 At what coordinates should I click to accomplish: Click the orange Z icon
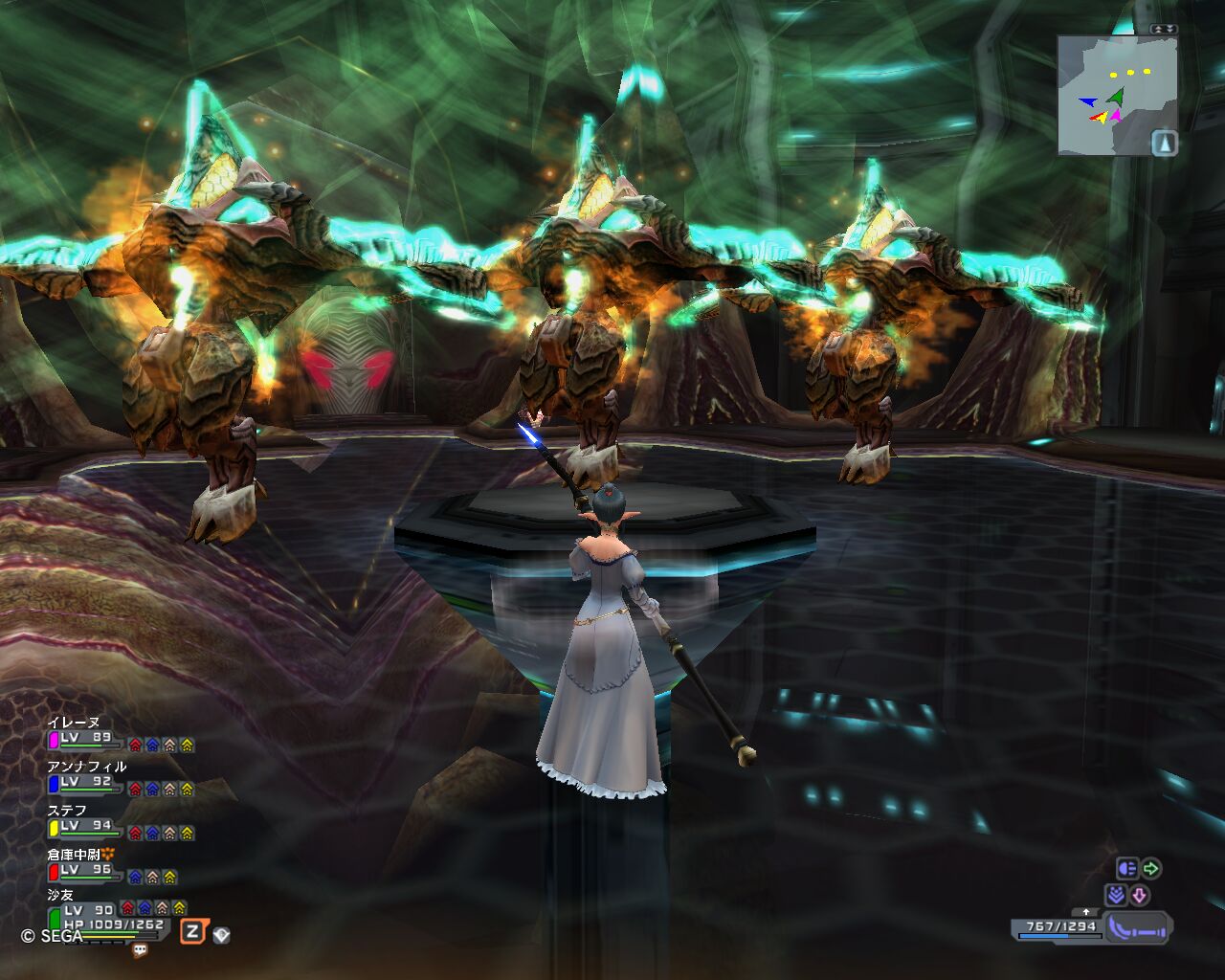tap(193, 932)
